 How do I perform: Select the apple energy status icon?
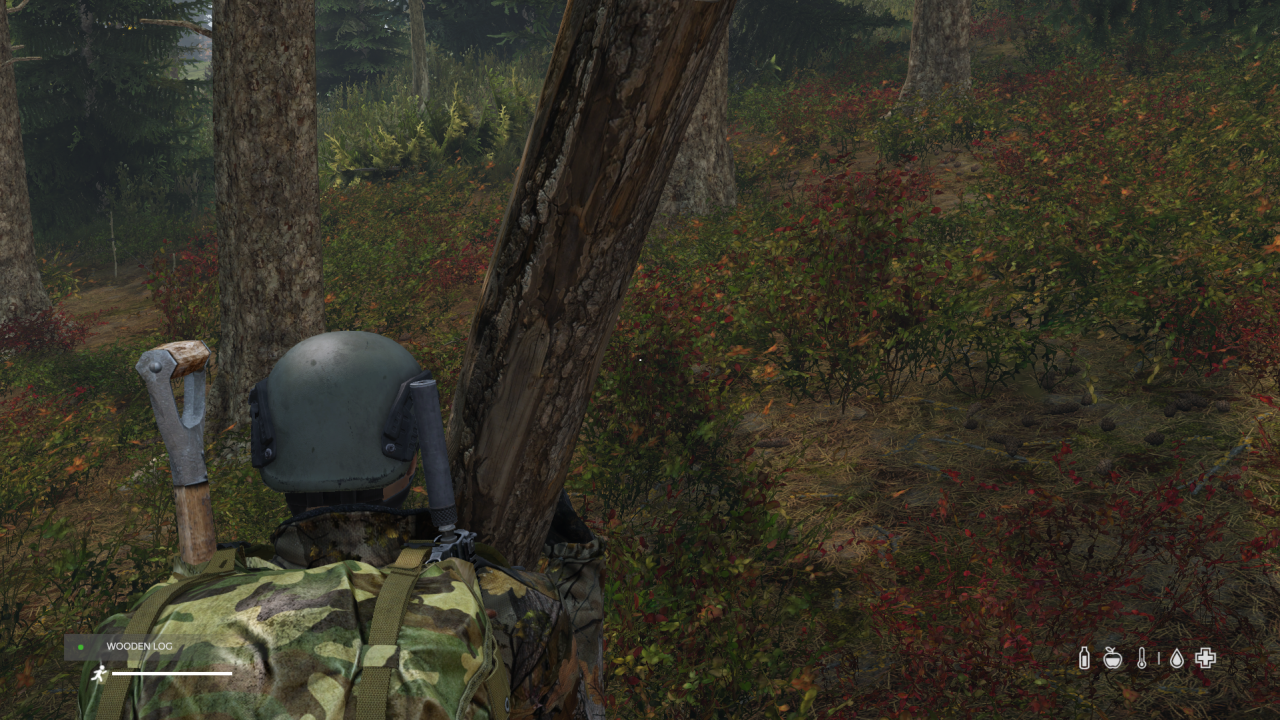(1113, 657)
